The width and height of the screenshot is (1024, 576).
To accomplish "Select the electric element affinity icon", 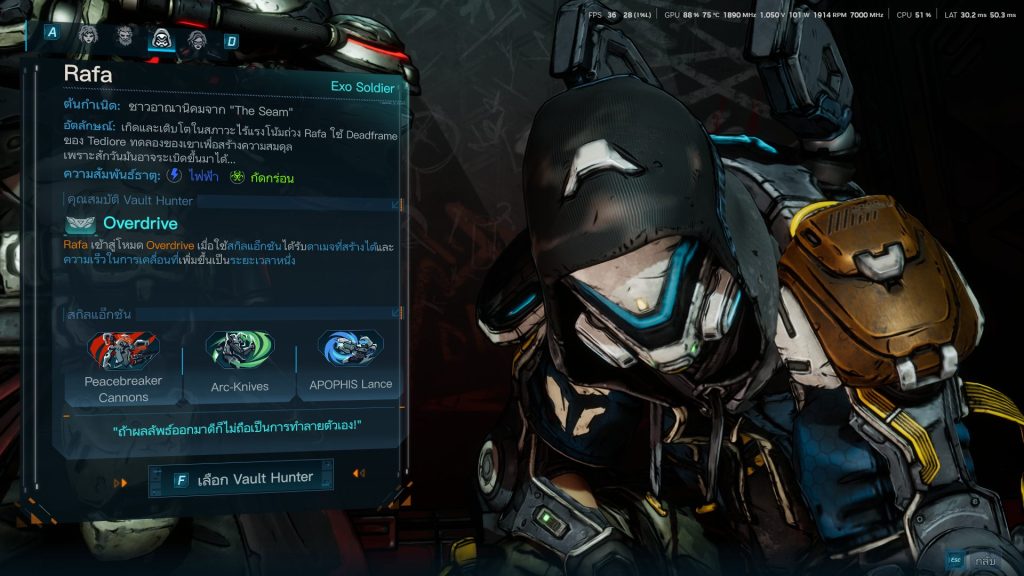I will (x=174, y=176).
